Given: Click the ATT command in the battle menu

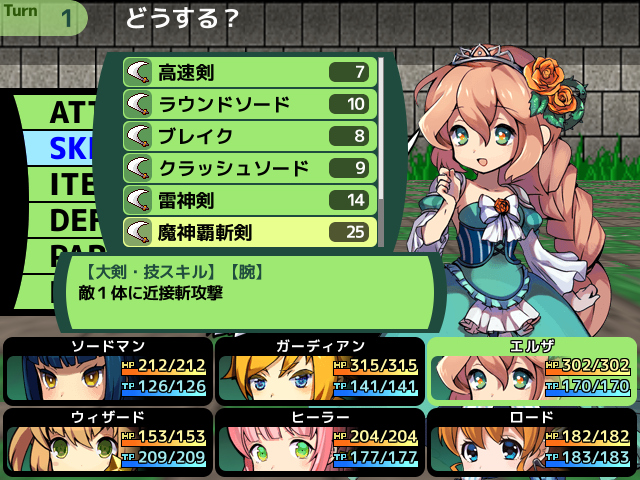Looking at the screenshot, I should tap(70, 111).
